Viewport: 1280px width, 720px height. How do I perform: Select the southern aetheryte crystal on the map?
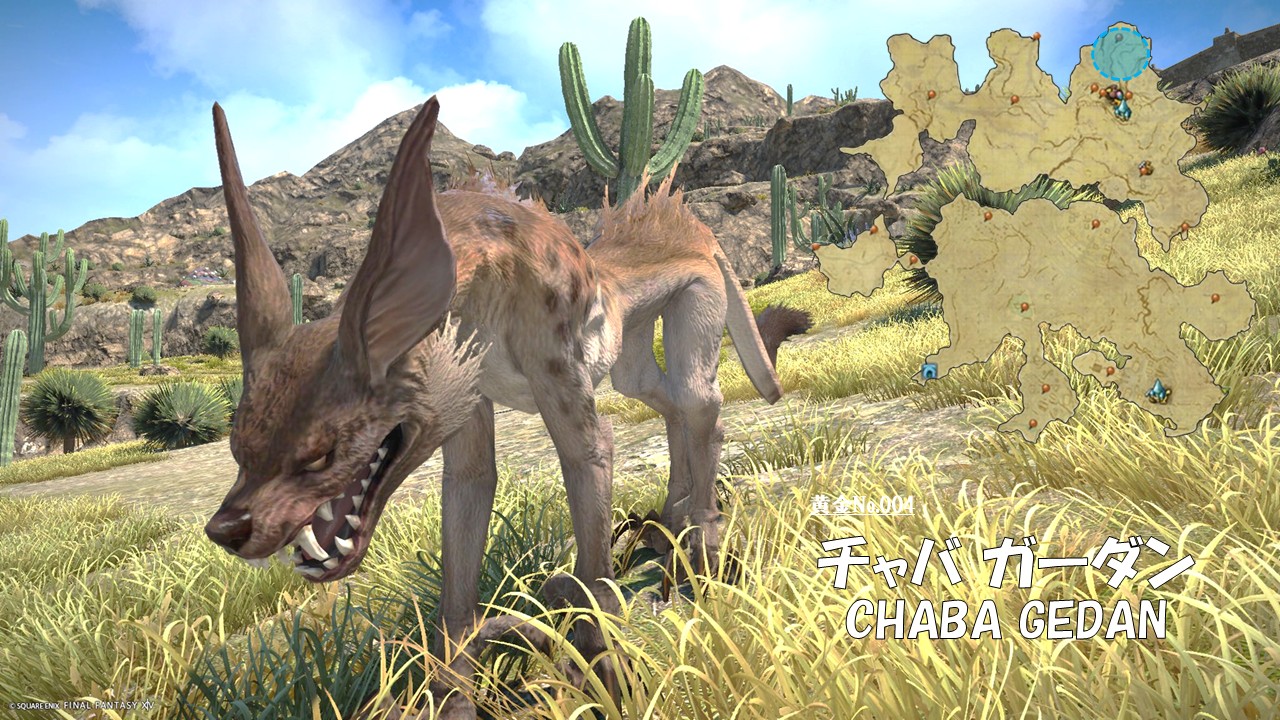pos(1158,390)
